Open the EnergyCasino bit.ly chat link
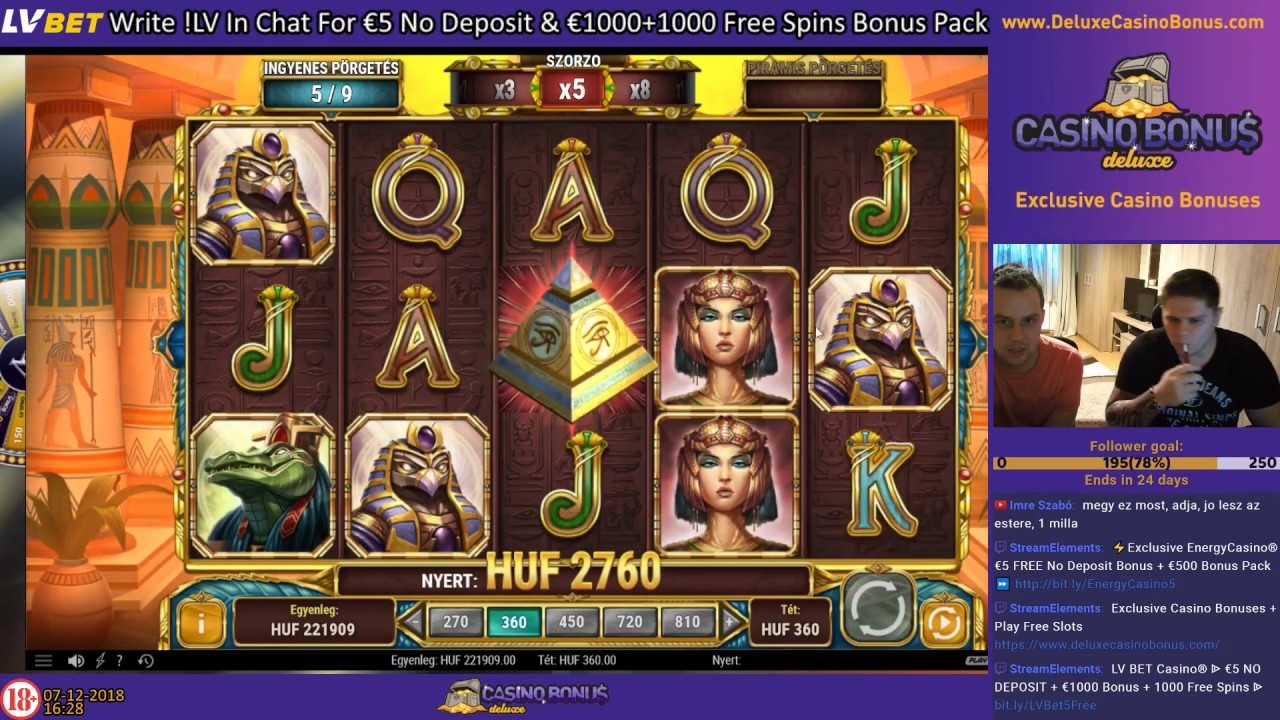Screen dimensions: 1280x720 [x=1095, y=584]
